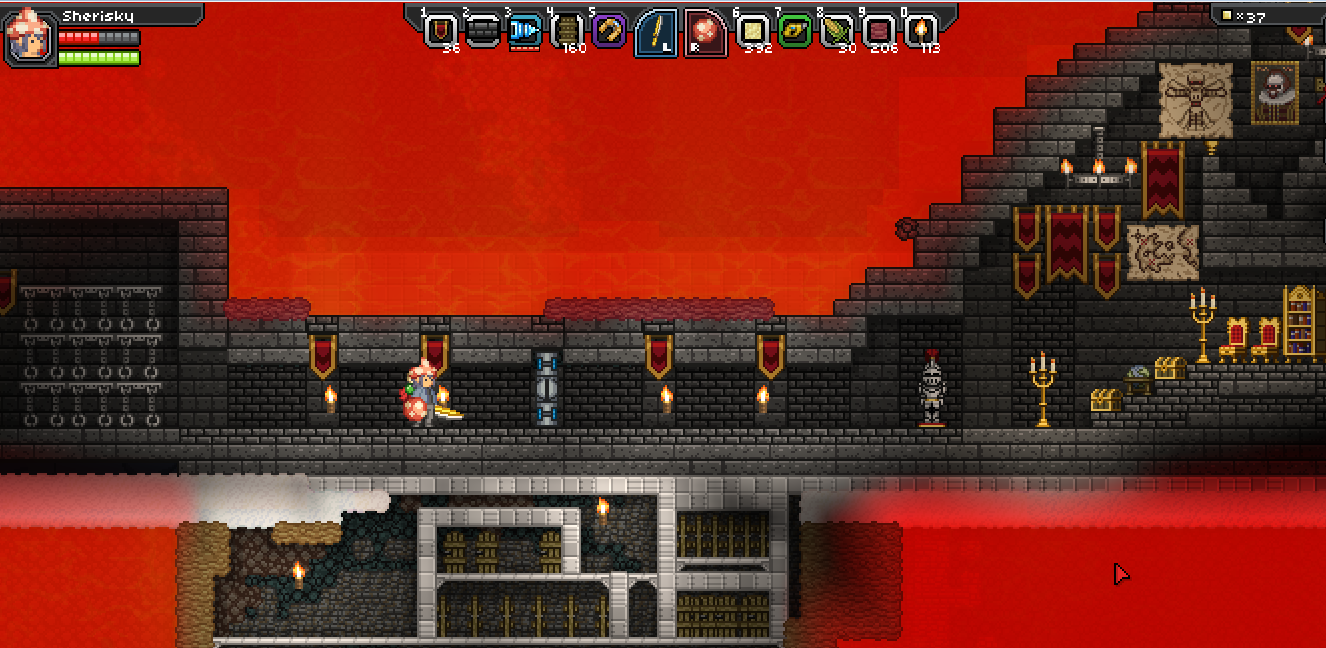Equip the blue drill tool
Image resolution: width=1326 pixels, height=648 pixels.
[524, 31]
